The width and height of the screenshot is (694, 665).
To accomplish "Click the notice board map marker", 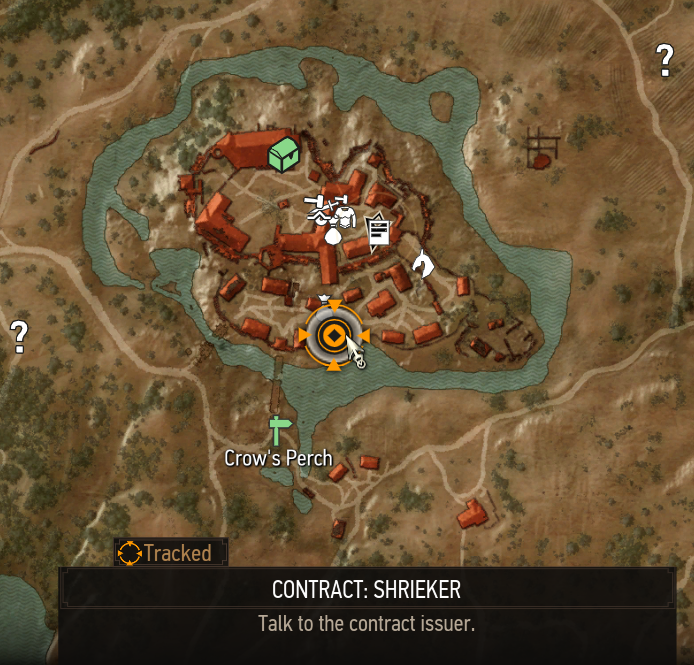I will (x=378, y=231).
